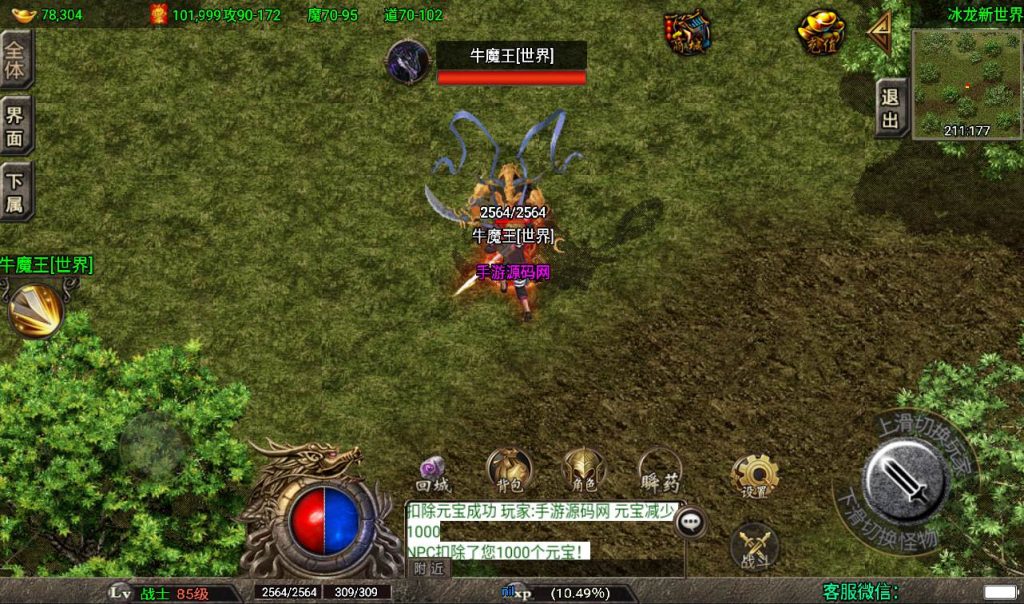Viewport: 1024px width, 604px height.
Task: Open the 角色 character sheet
Action: coord(584,470)
